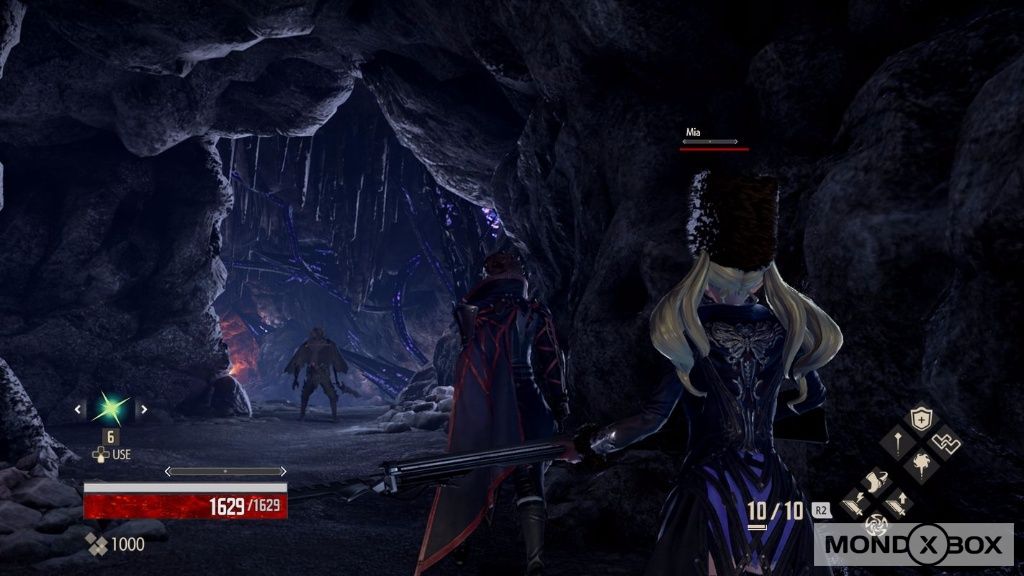This screenshot has height=576, width=1024.
Task: Activate the flaming burst gift icon
Action: click(x=920, y=463)
